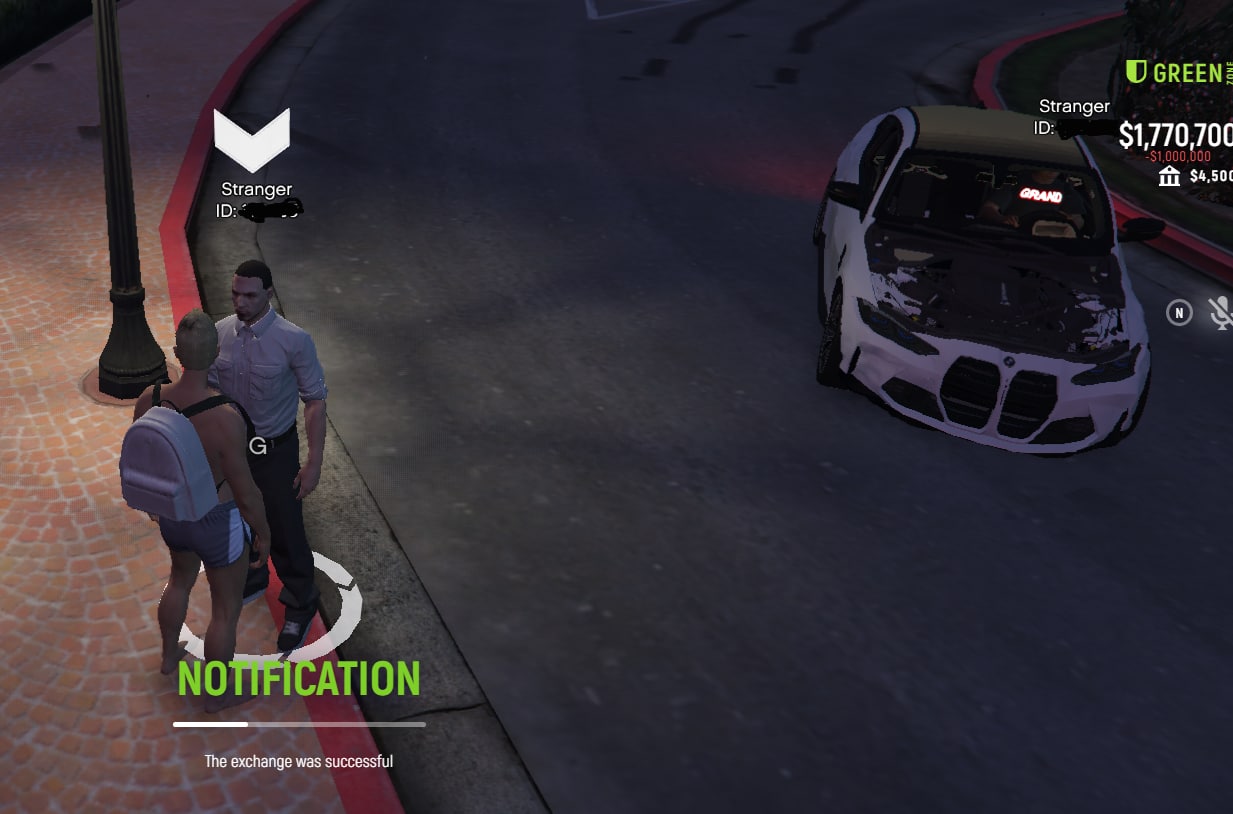Click the Green Zone shield badge
This screenshot has width=1233, height=814.
1136,72
